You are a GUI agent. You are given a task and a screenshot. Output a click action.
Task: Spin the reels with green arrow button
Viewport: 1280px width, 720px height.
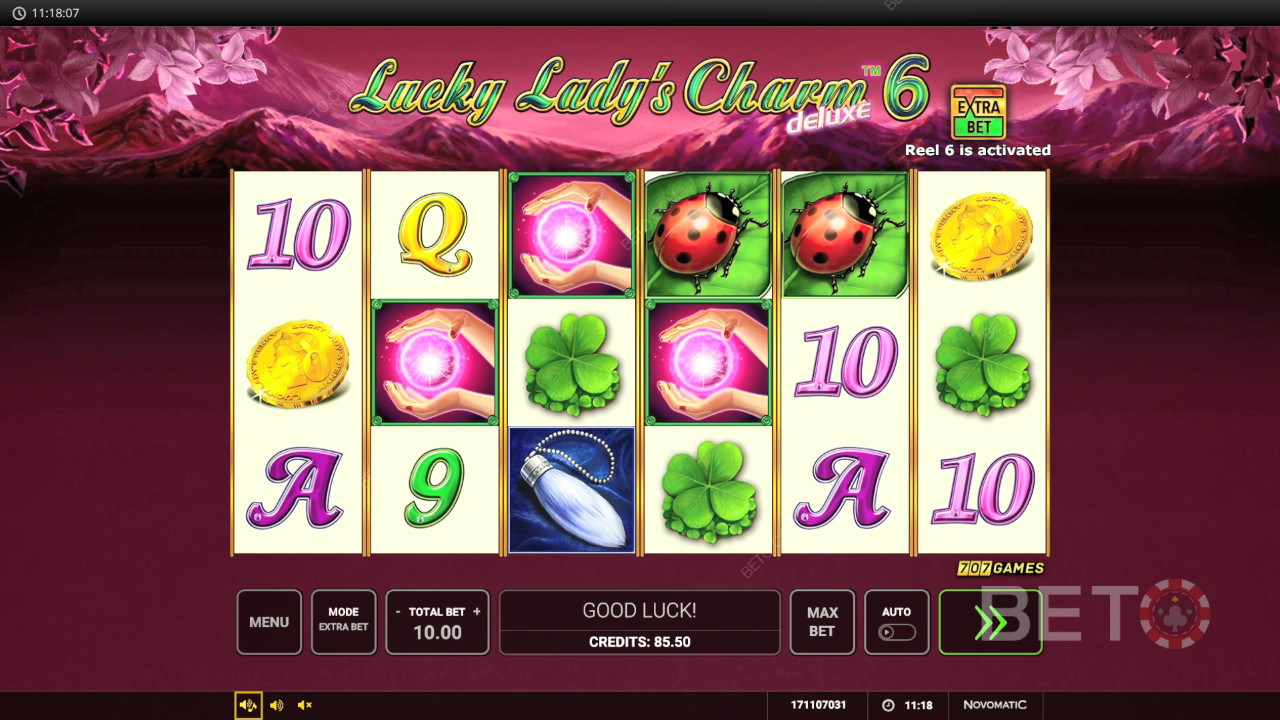click(x=990, y=622)
